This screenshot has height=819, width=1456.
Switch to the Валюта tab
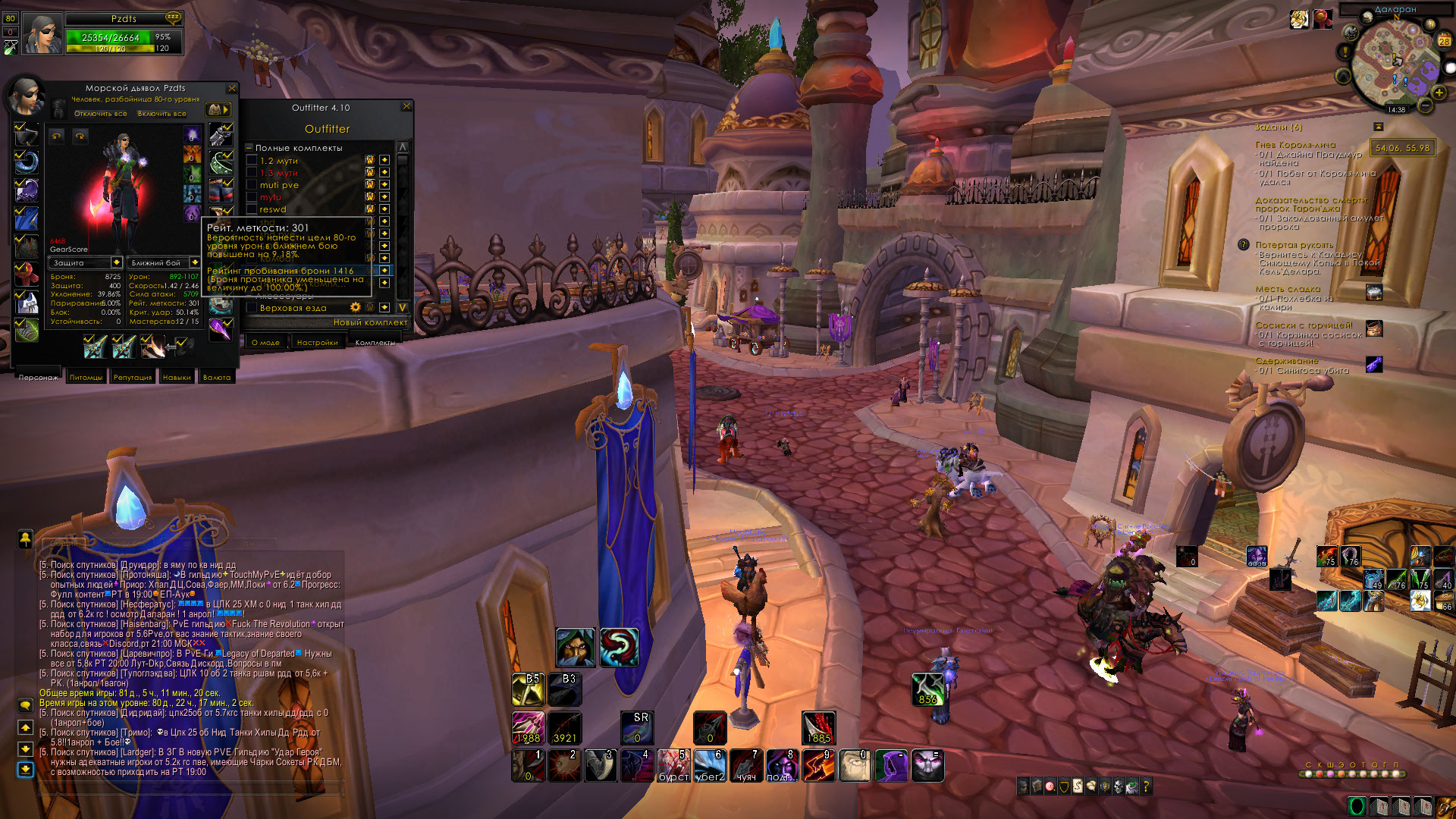click(x=217, y=377)
